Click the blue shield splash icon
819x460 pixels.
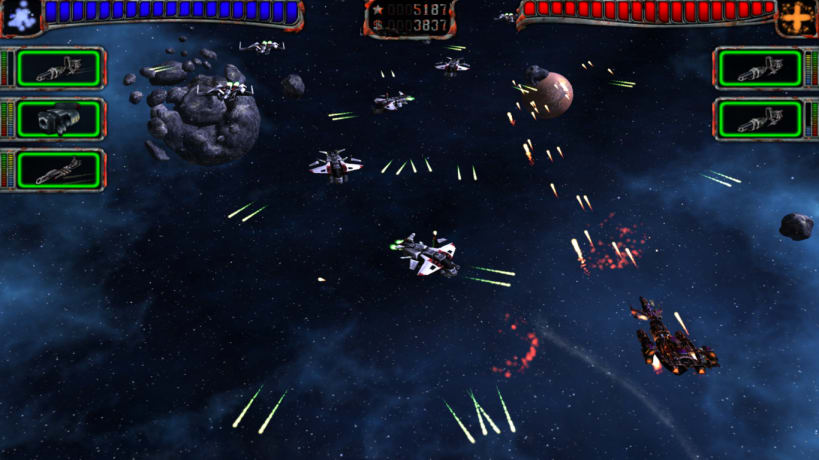[x=20, y=14]
